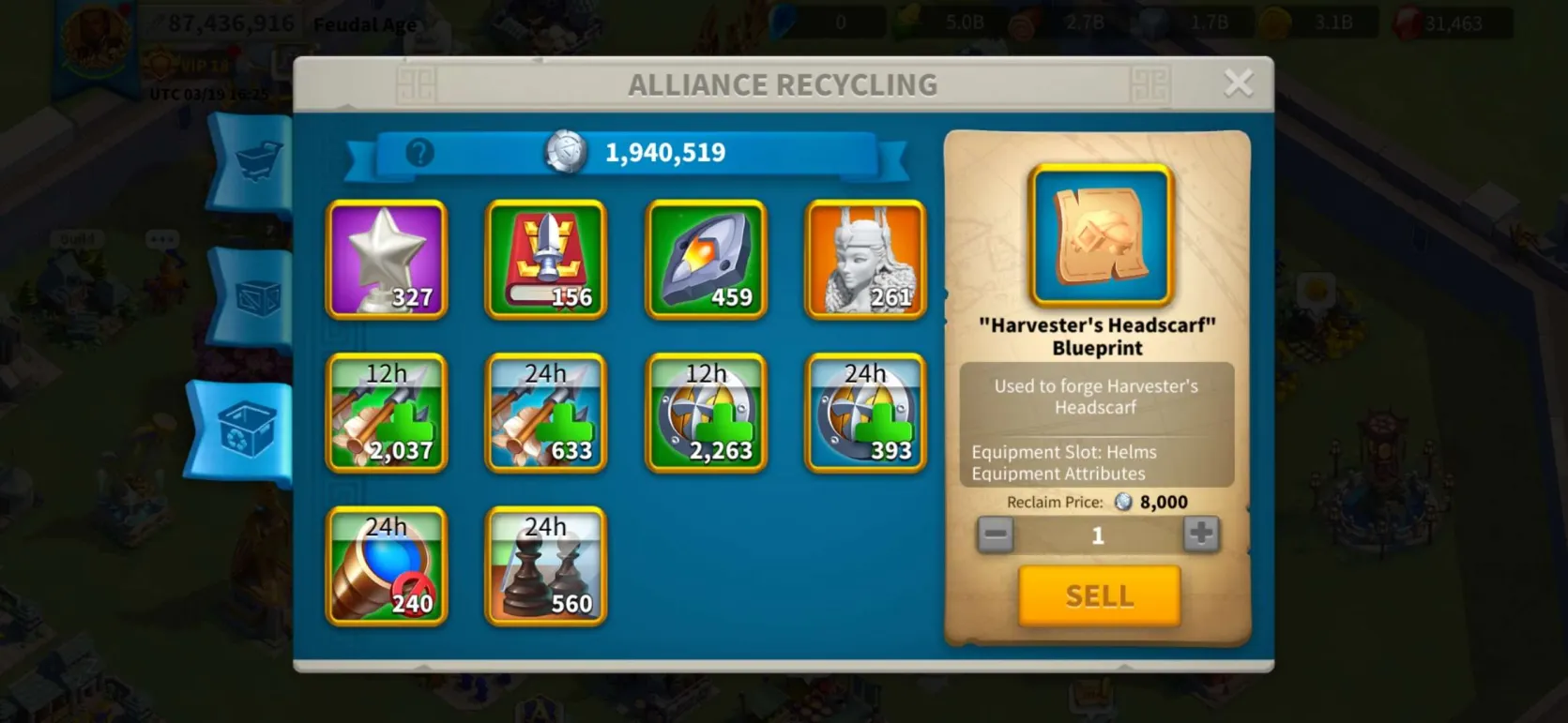
Task: Select the recycling bin tab
Action: [246, 431]
